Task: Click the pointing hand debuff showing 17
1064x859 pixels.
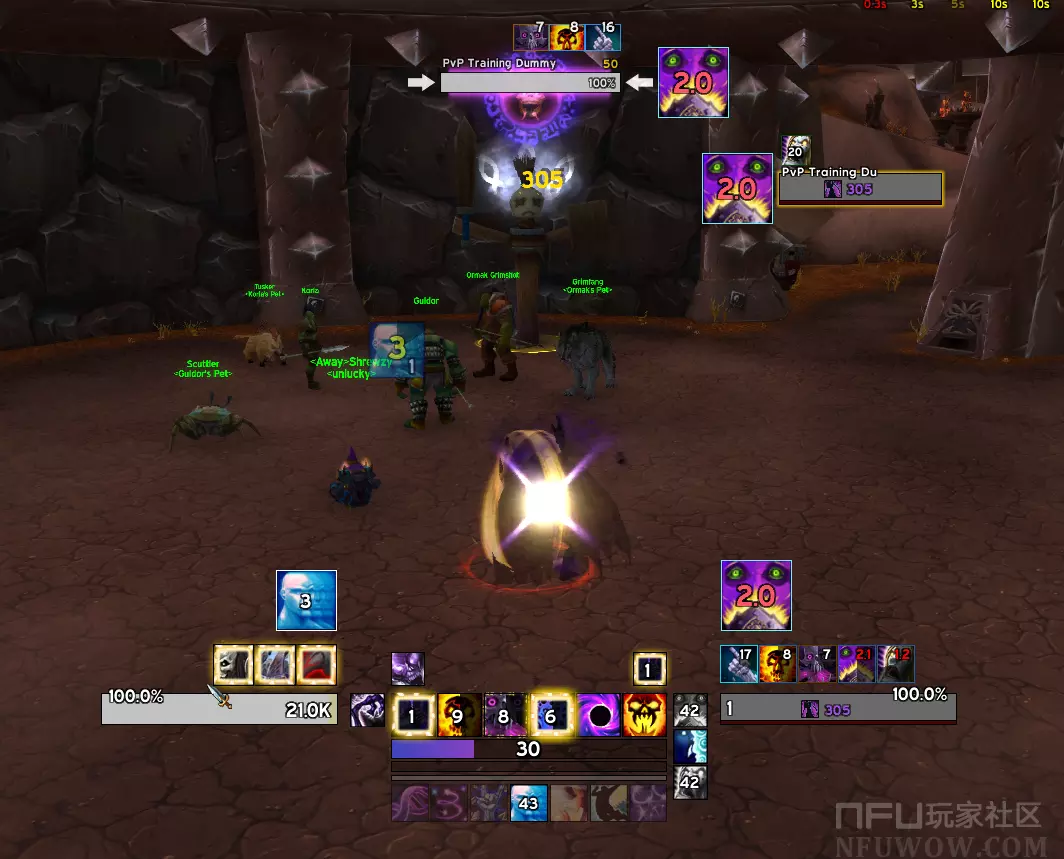Action: tap(739, 664)
